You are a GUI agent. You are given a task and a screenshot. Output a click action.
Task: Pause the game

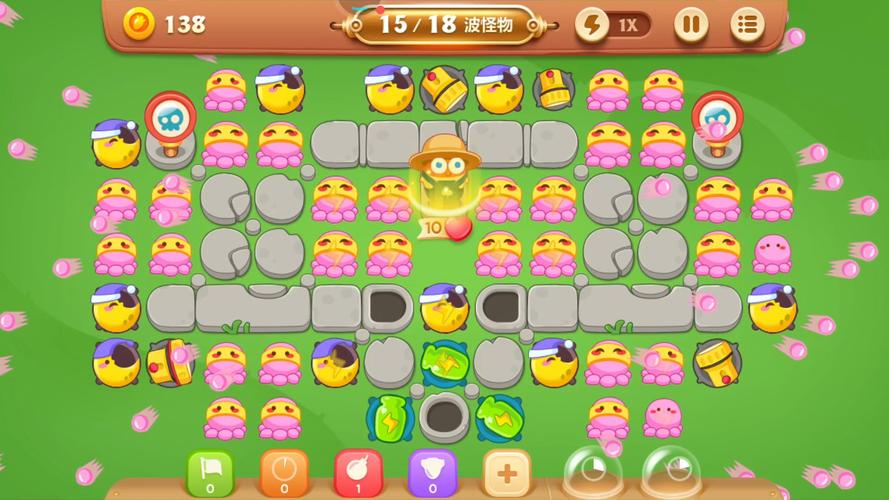click(x=690, y=25)
